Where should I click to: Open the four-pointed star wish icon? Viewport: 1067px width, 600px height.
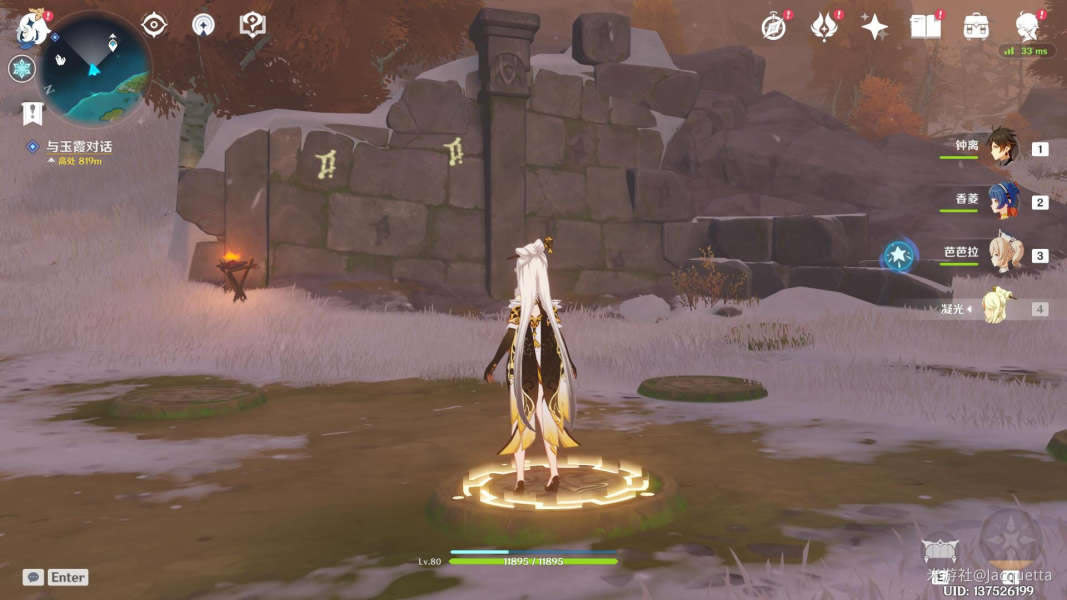(874, 27)
